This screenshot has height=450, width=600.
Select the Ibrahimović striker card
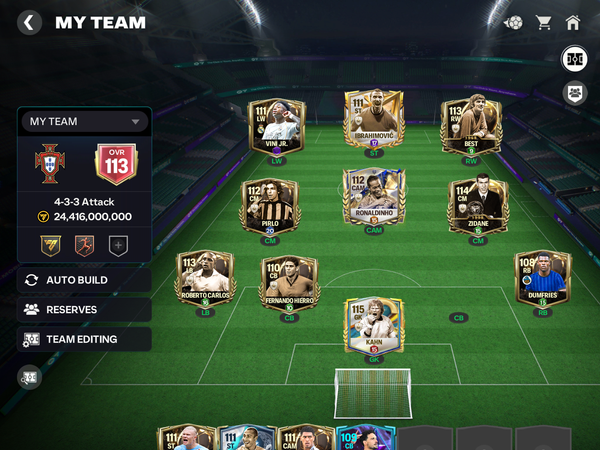pyautogui.click(x=373, y=120)
